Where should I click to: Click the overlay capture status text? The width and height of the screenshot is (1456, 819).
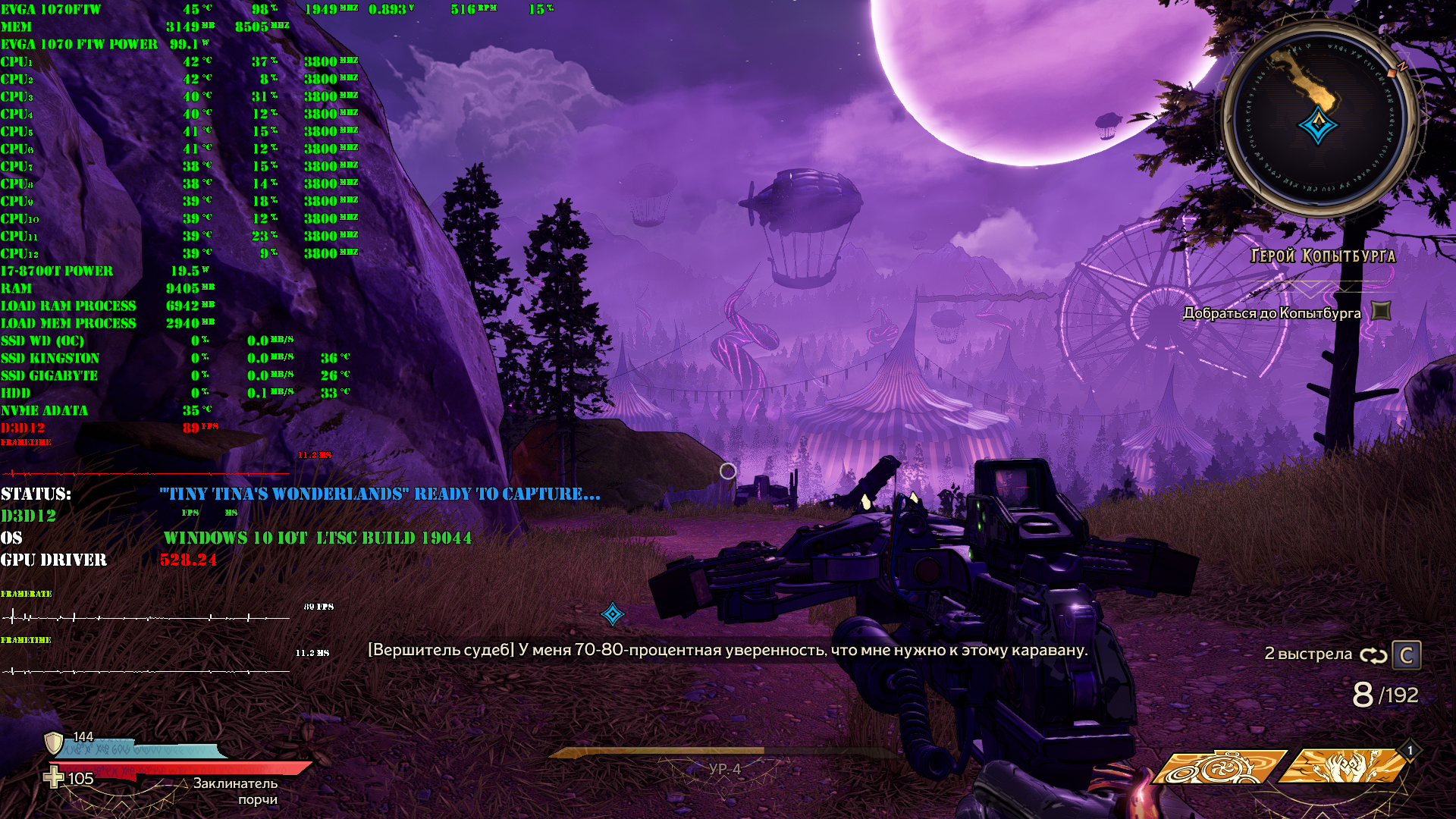pos(379,494)
